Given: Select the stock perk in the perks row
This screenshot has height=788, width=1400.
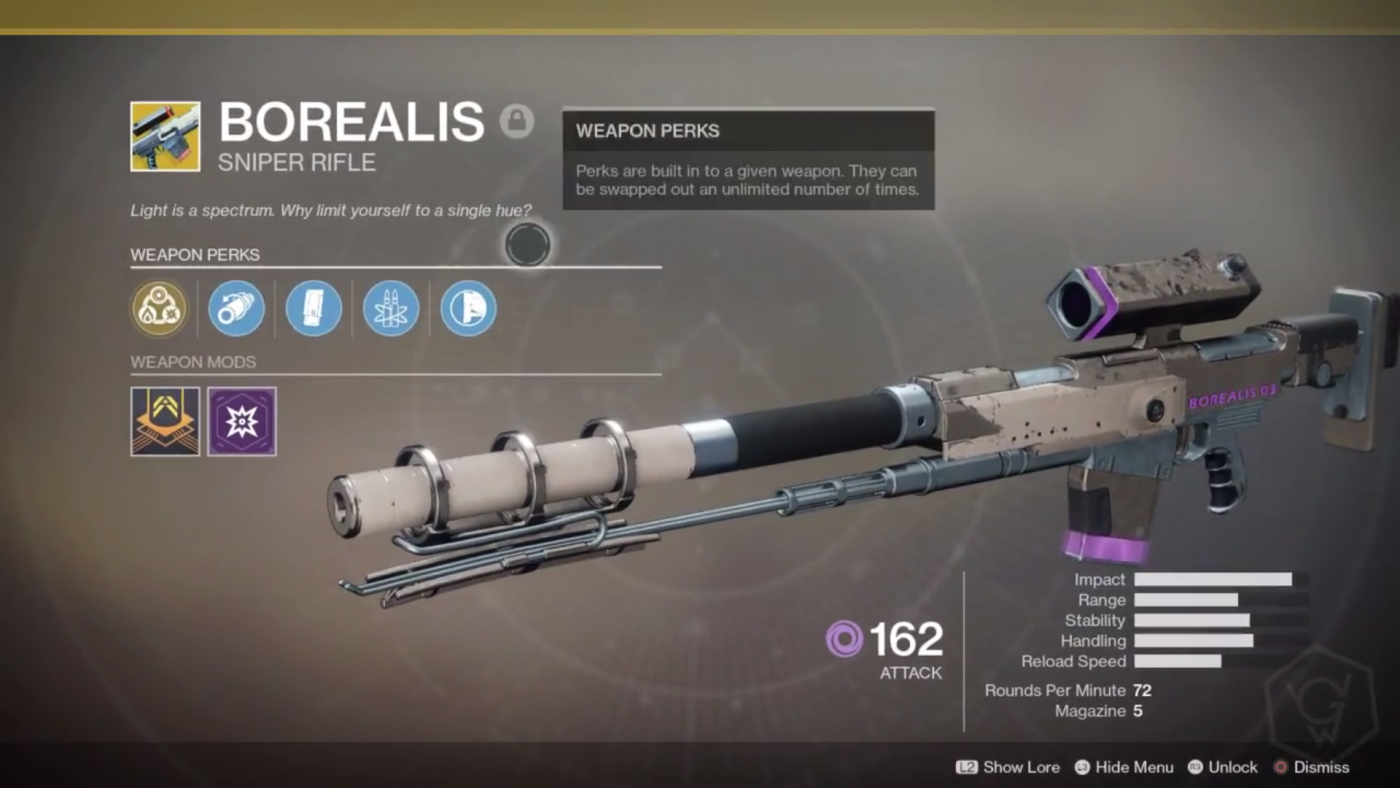Looking at the screenshot, I should tap(467, 308).
